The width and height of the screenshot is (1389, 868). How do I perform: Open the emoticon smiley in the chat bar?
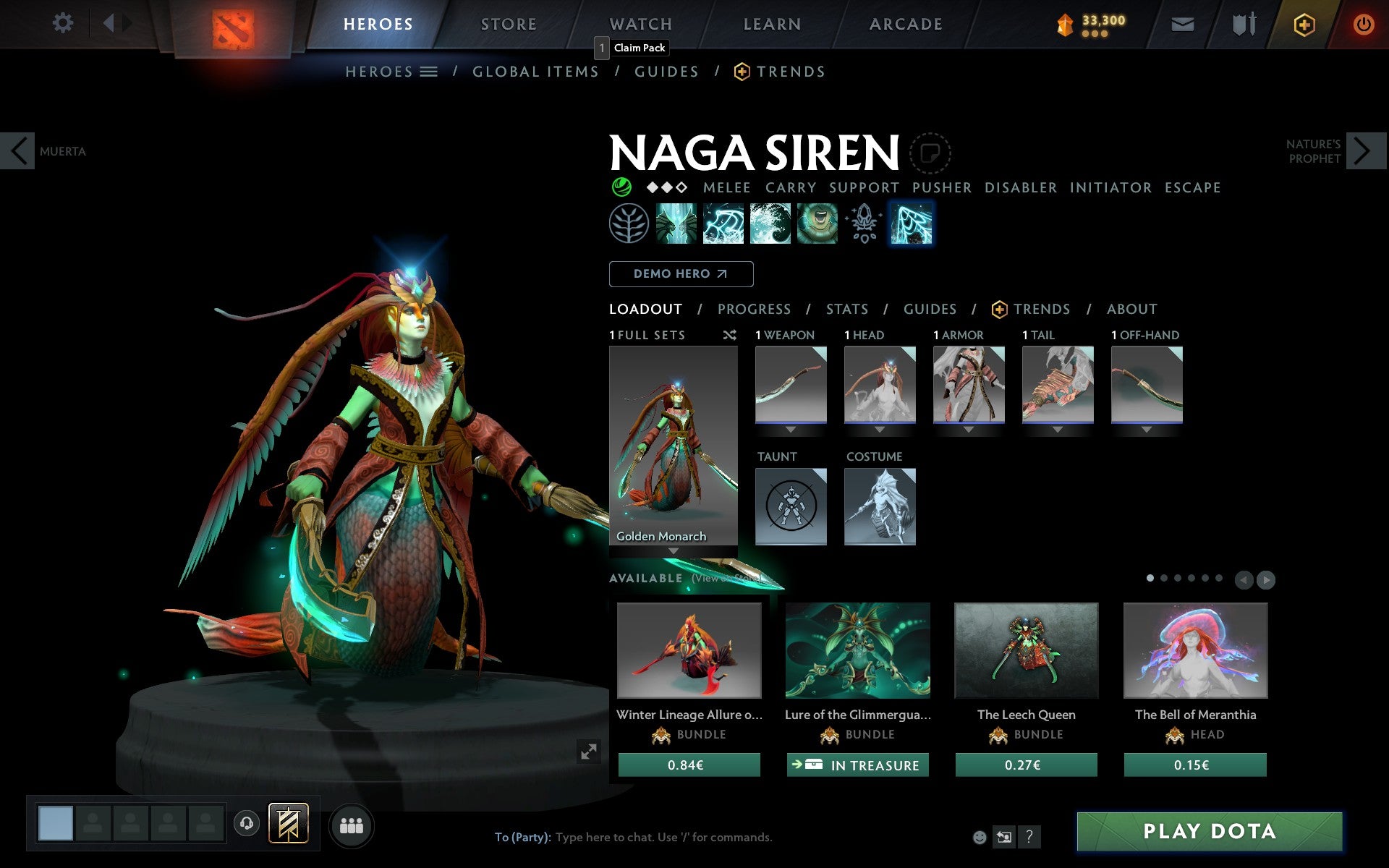tap(981, 837)
